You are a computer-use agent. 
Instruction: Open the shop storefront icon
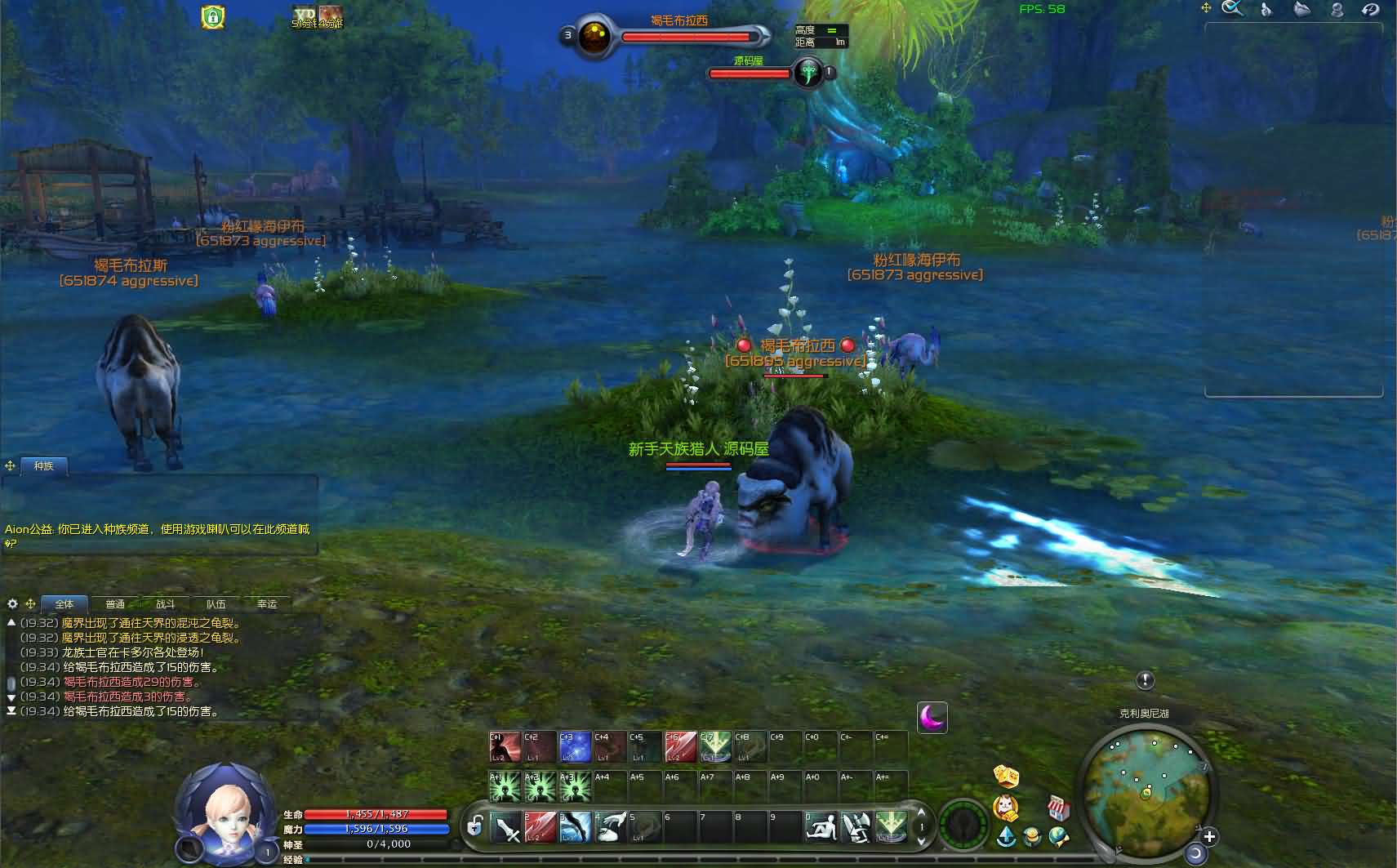(1058, 808)
